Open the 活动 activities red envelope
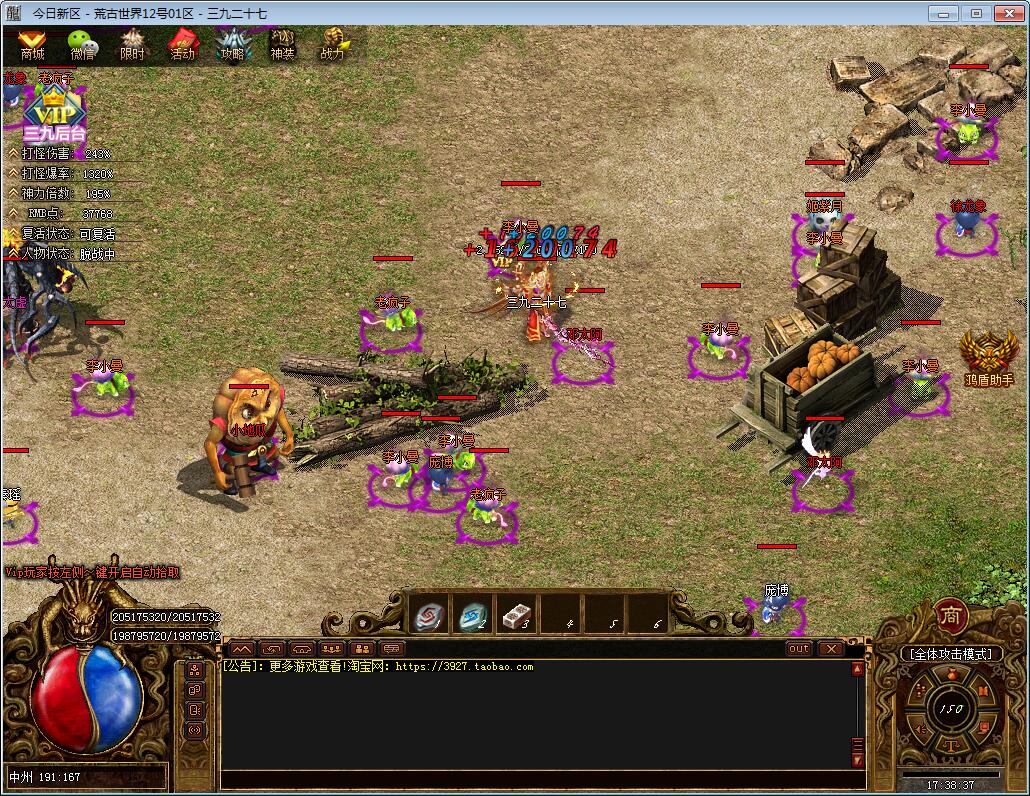Viewport: 1030px width, 796px height. click(182, 44)
